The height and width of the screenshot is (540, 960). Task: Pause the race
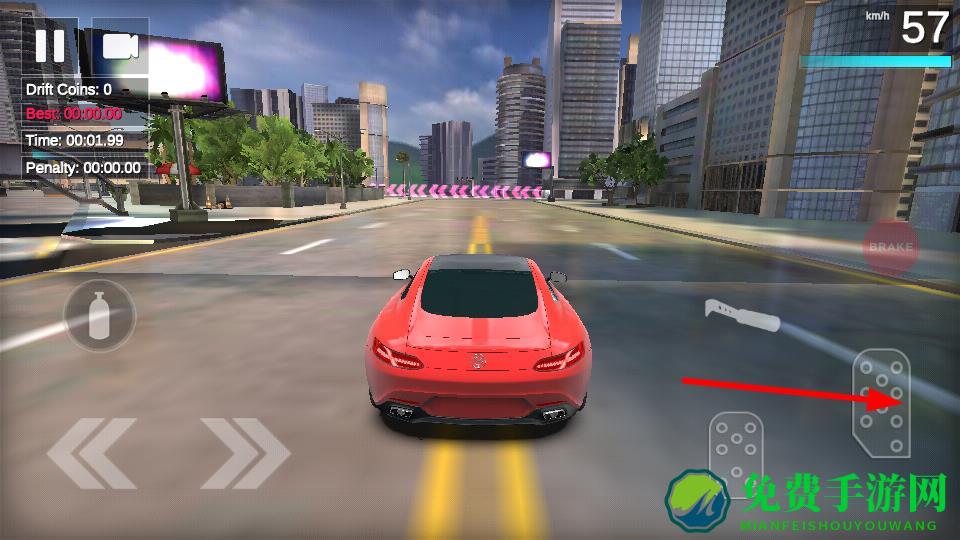click(x=50, y=45)
